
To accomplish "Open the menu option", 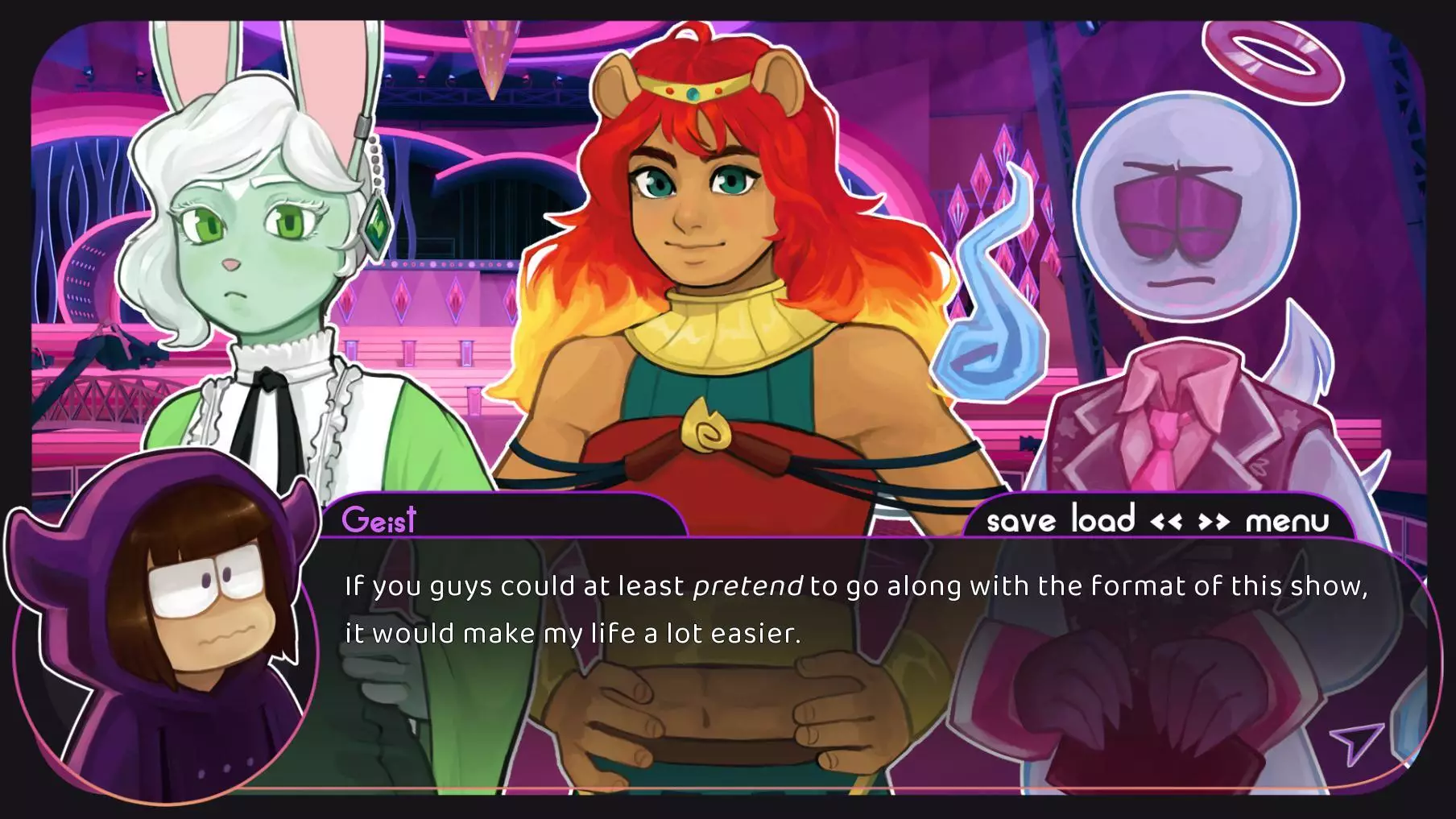I will point(1287,522).
